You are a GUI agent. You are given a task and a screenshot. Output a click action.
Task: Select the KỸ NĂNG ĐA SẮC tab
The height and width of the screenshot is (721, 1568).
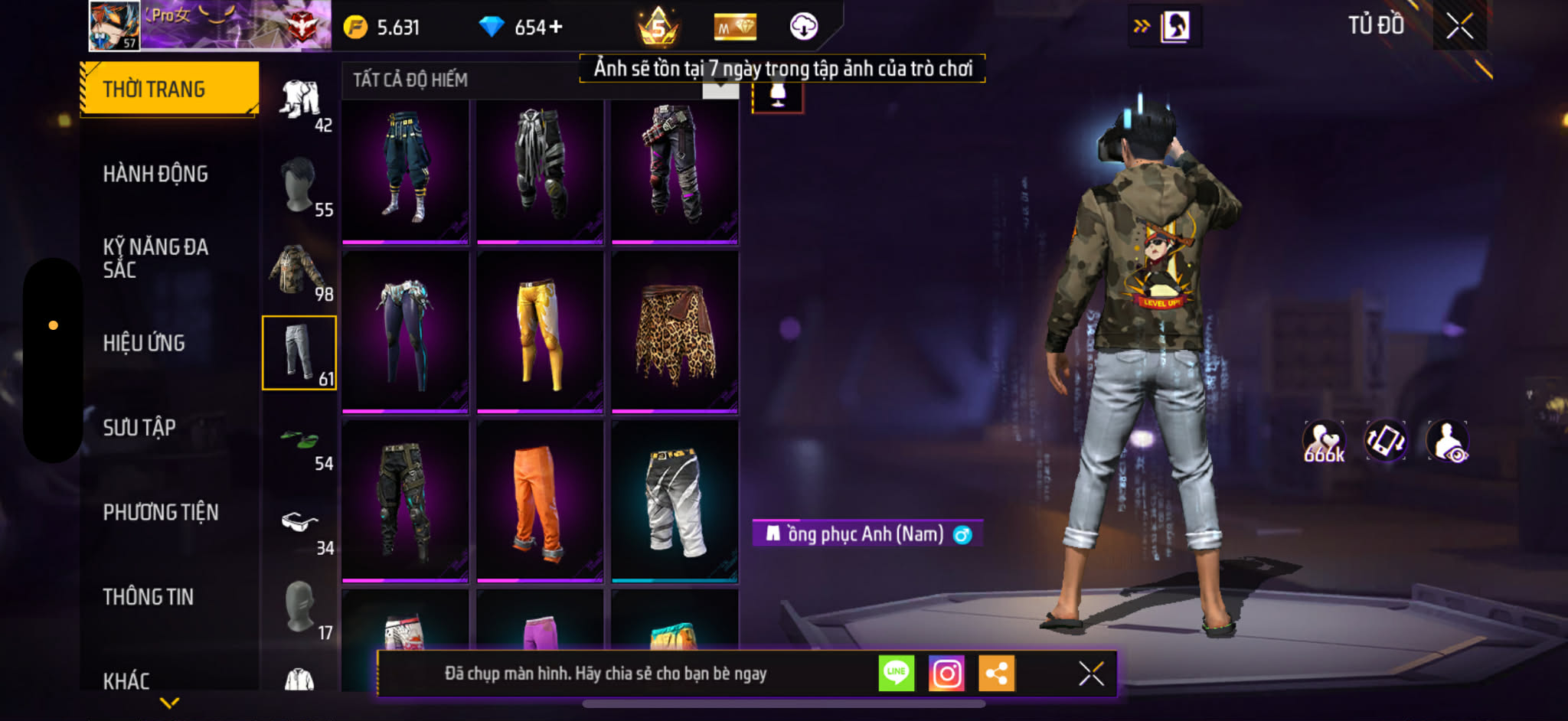coord(155,258)
